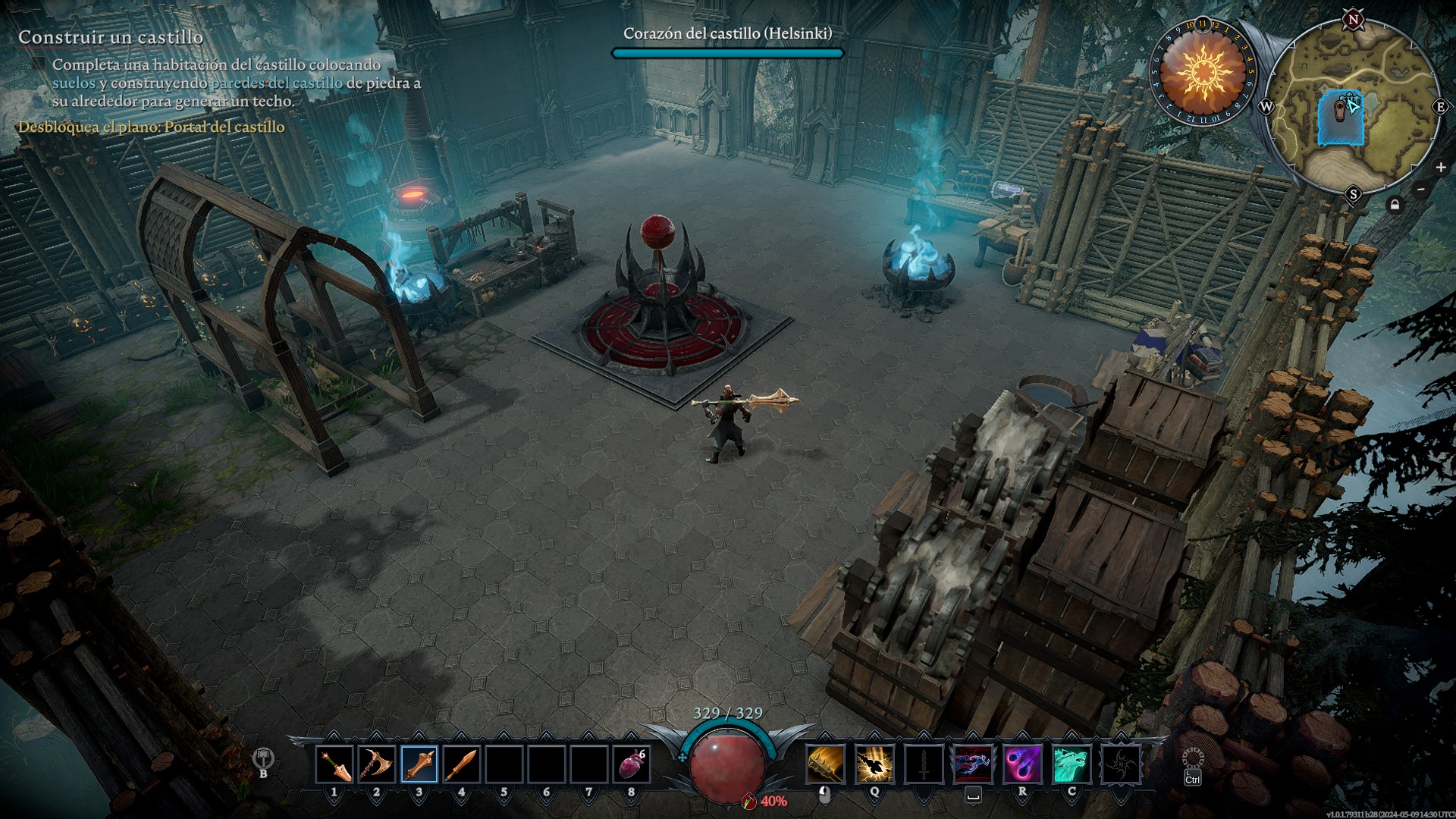Choose the copper spear in slot 4

461,764
